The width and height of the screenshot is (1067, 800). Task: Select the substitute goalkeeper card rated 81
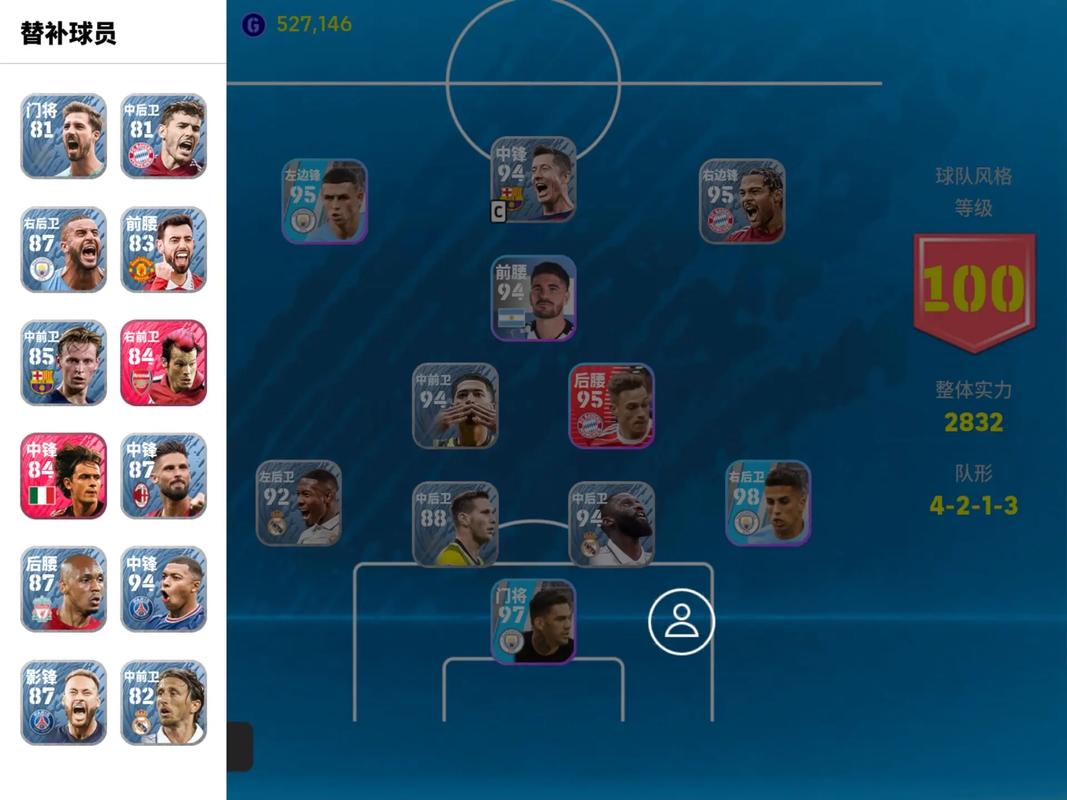click(64, 136)
